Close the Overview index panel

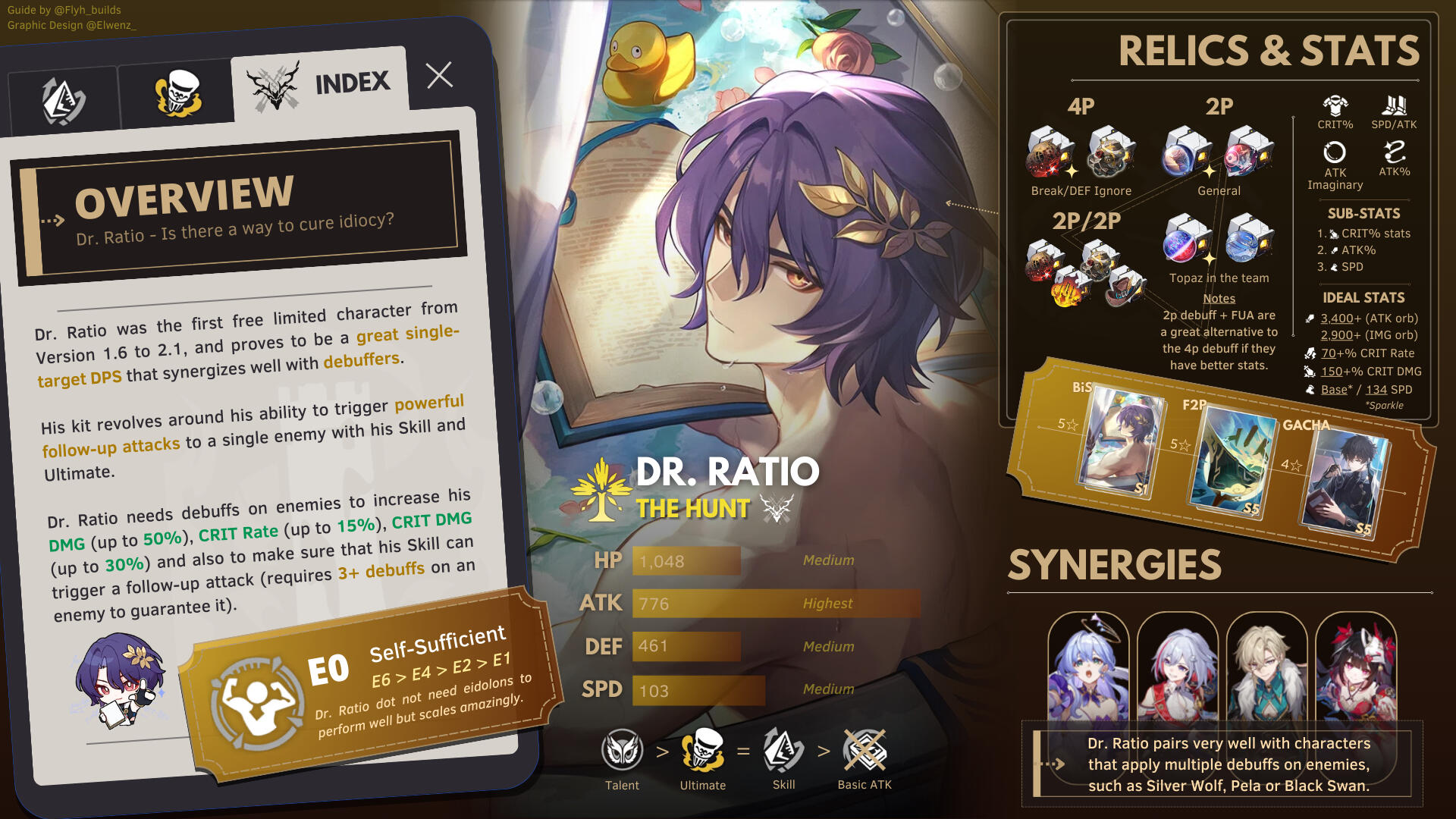(x=439, y=75)
